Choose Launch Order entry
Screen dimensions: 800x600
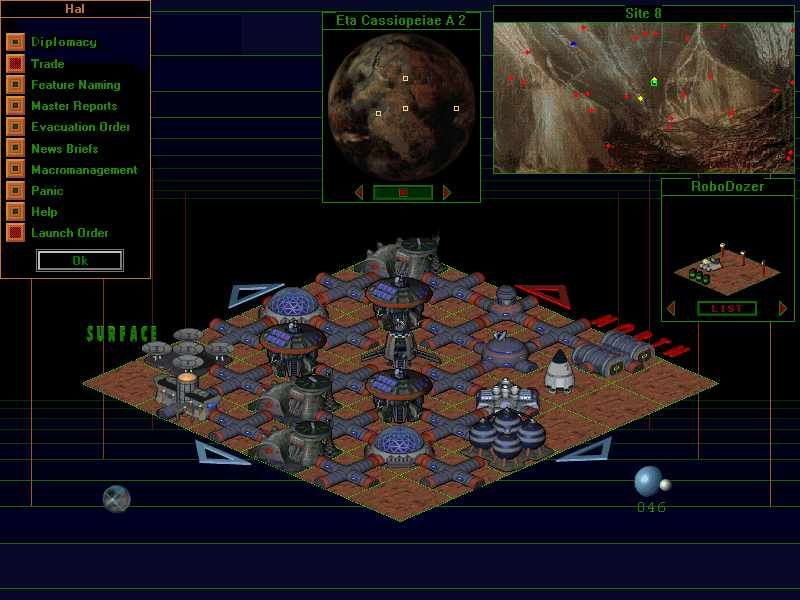click(69, 233)
